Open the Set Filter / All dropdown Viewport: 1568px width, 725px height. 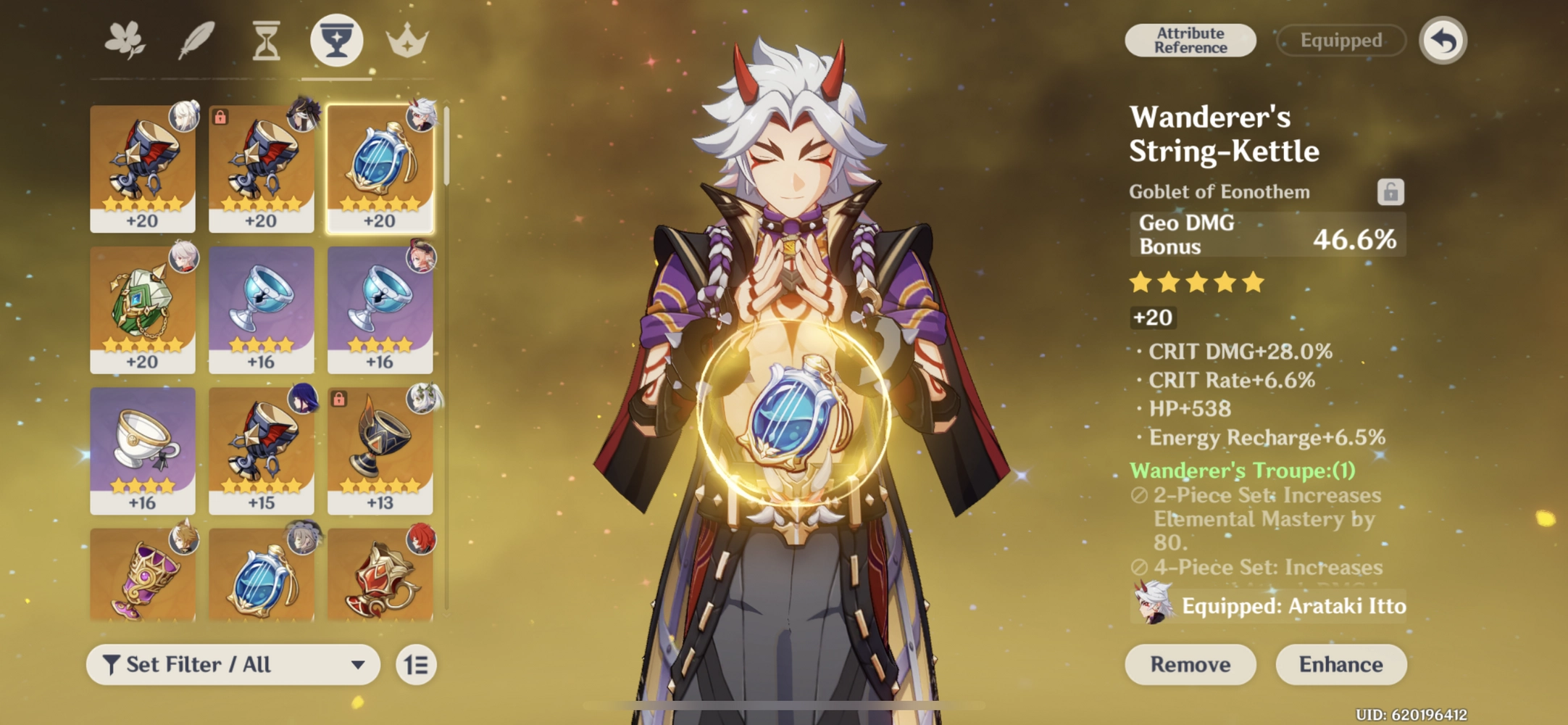pos(232,664)
